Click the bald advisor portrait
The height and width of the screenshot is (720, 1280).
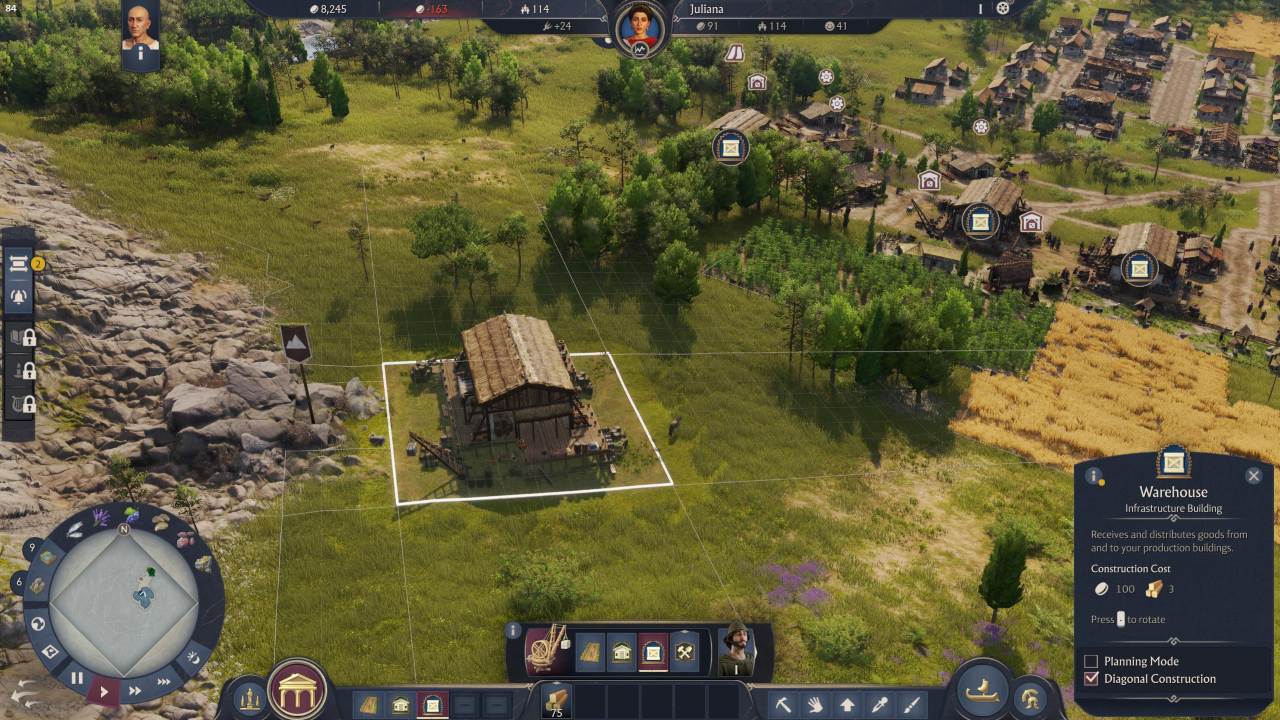point(141,29)
